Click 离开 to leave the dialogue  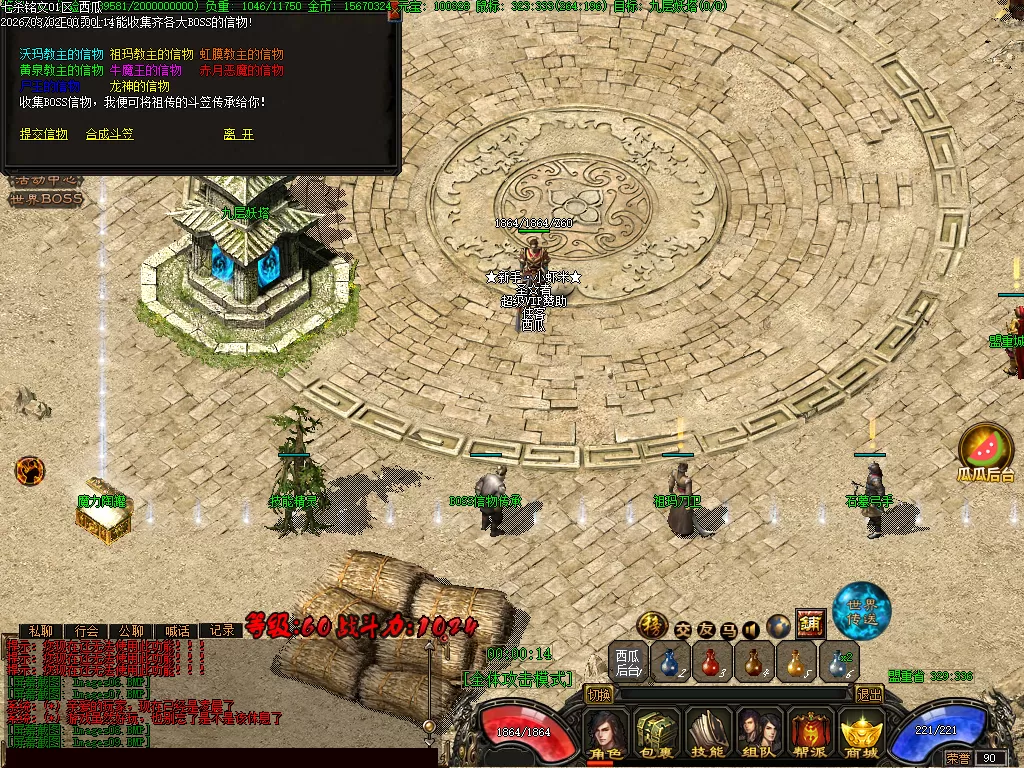[238, 134]
